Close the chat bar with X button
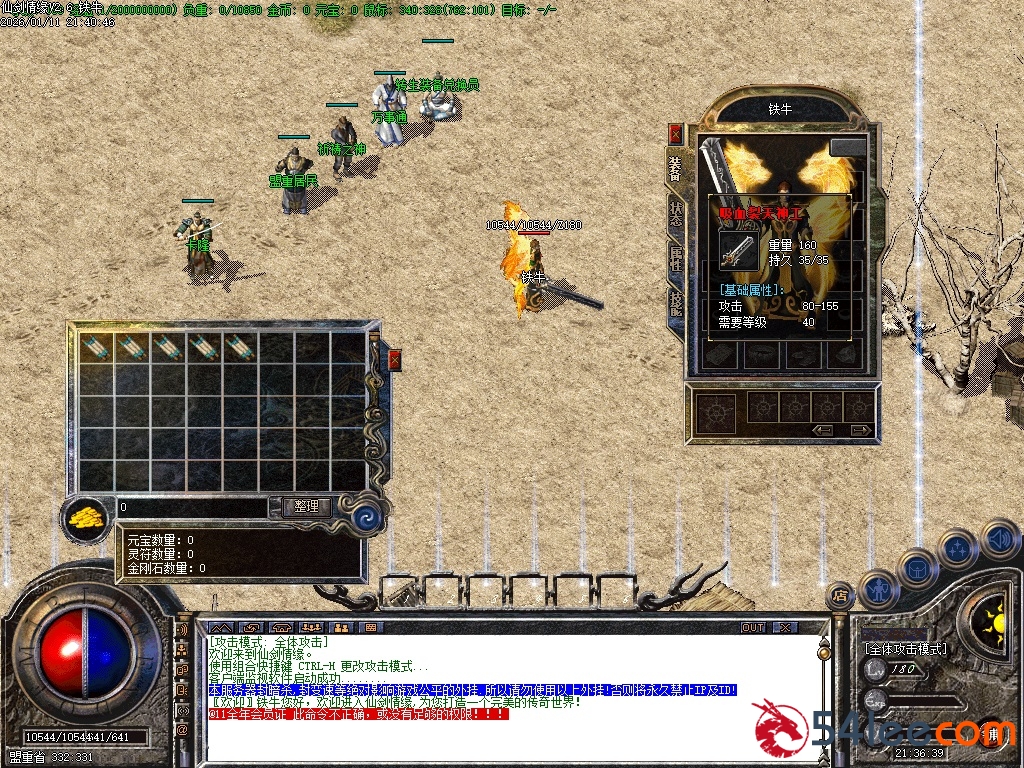 785,628
